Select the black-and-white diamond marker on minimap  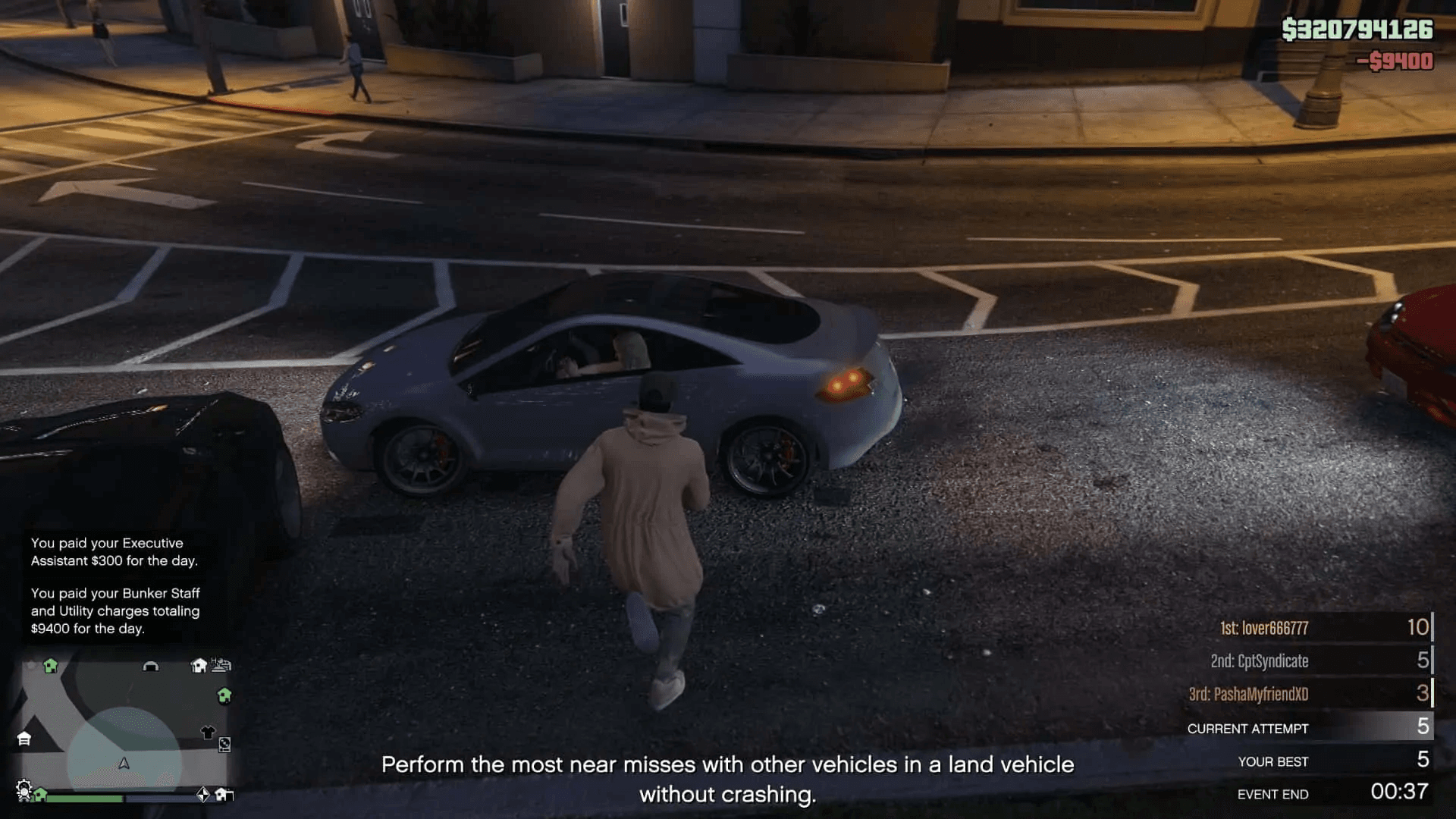point(203,794)
